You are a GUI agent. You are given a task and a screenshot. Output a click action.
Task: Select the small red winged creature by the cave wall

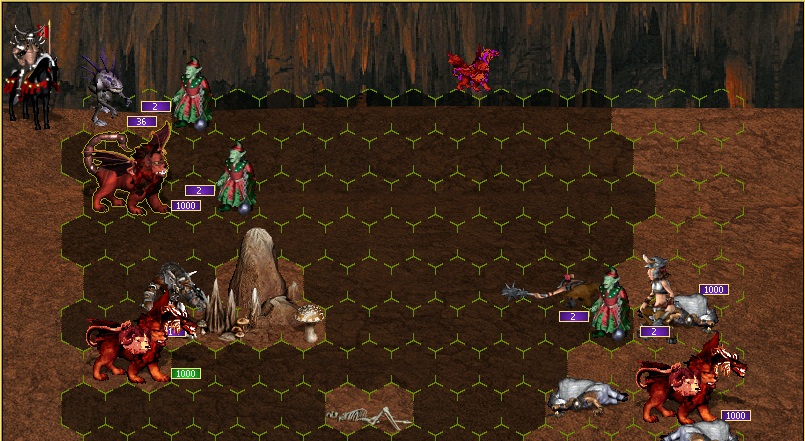(472, 71)
